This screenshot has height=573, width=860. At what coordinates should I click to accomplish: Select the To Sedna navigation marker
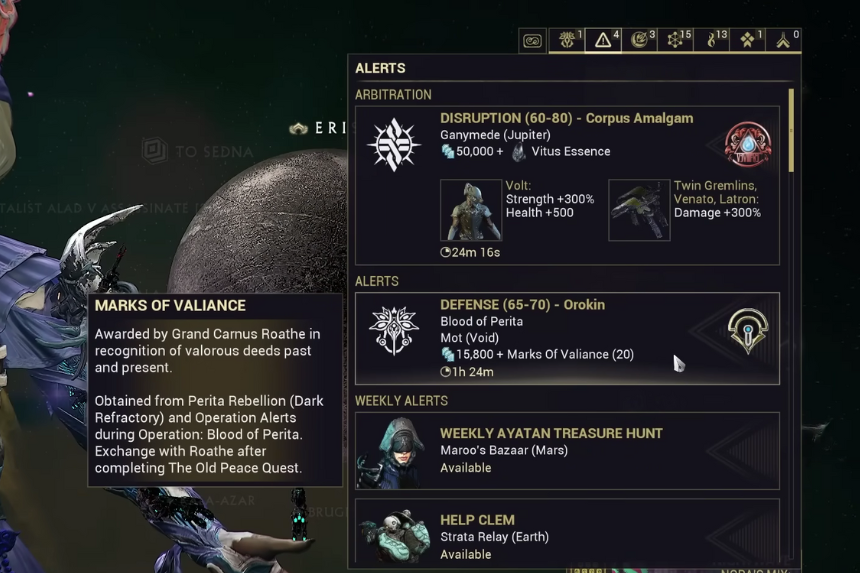point(198,152)
